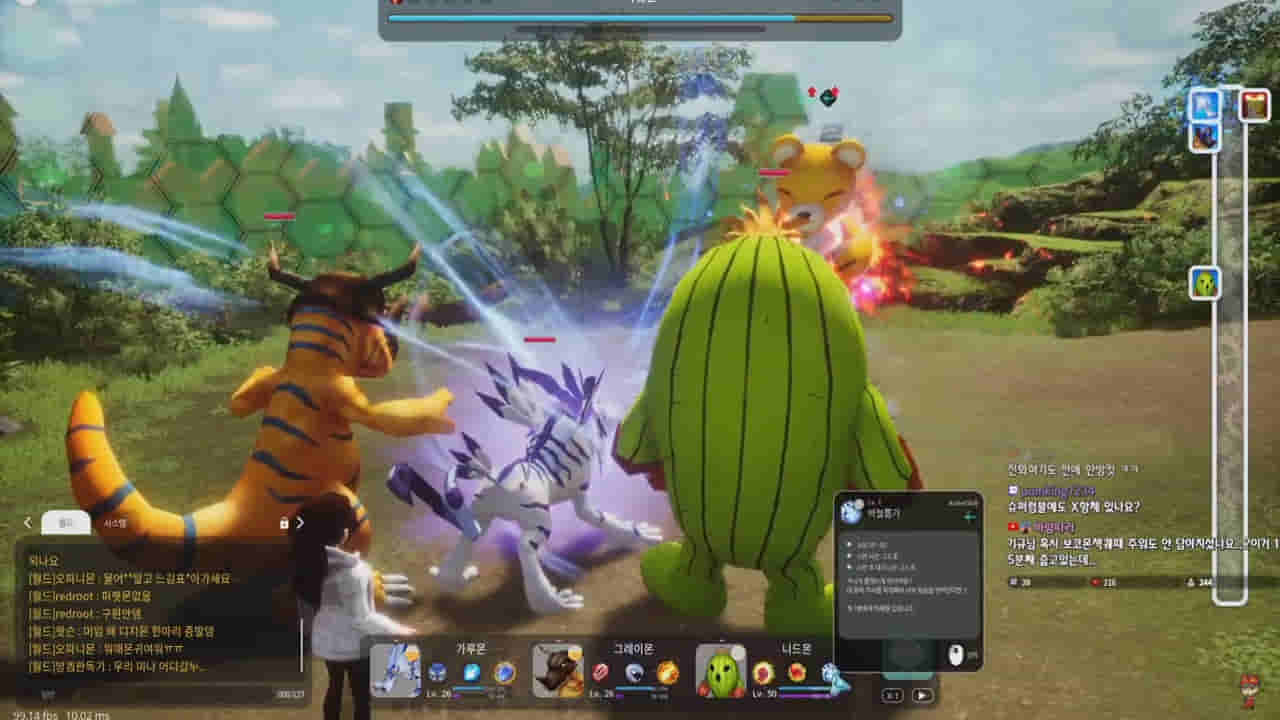Screen dimensions: 1280x720
Task: Select Greymon's skull skill icon
Action: click(x=633, y=672)
